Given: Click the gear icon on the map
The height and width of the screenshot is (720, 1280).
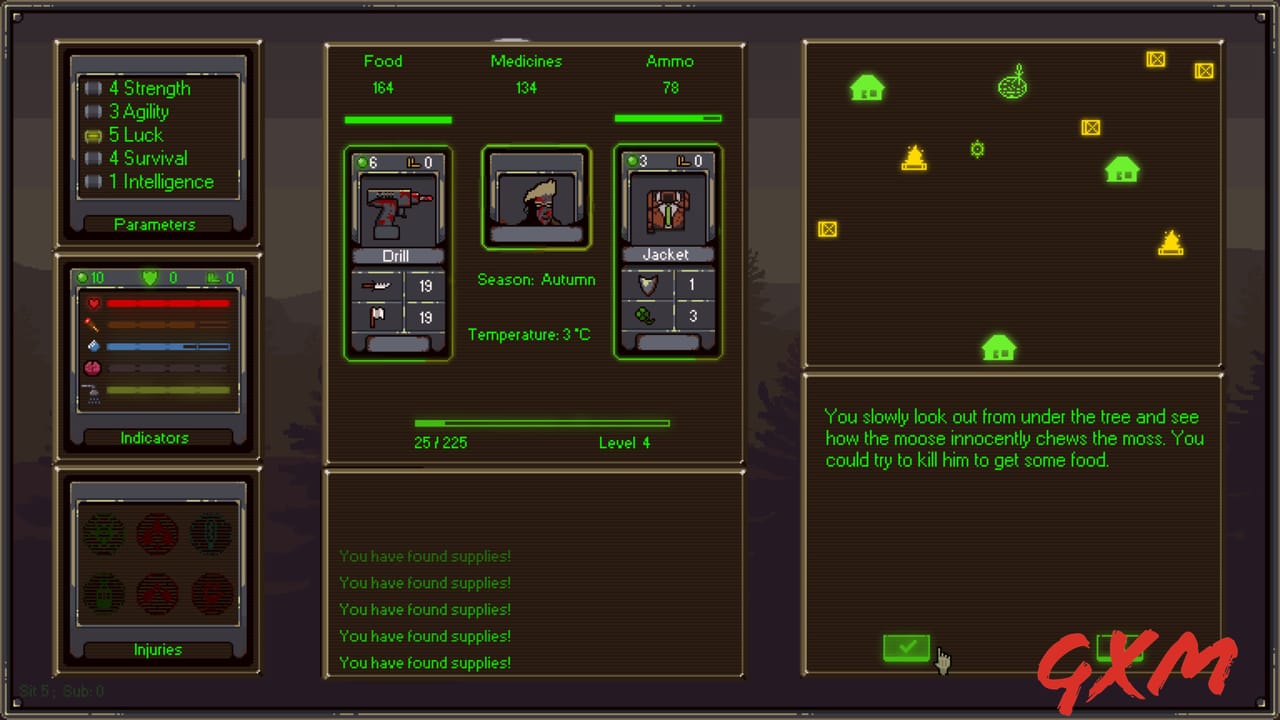Looking at the screenshot, I should 977,149.
